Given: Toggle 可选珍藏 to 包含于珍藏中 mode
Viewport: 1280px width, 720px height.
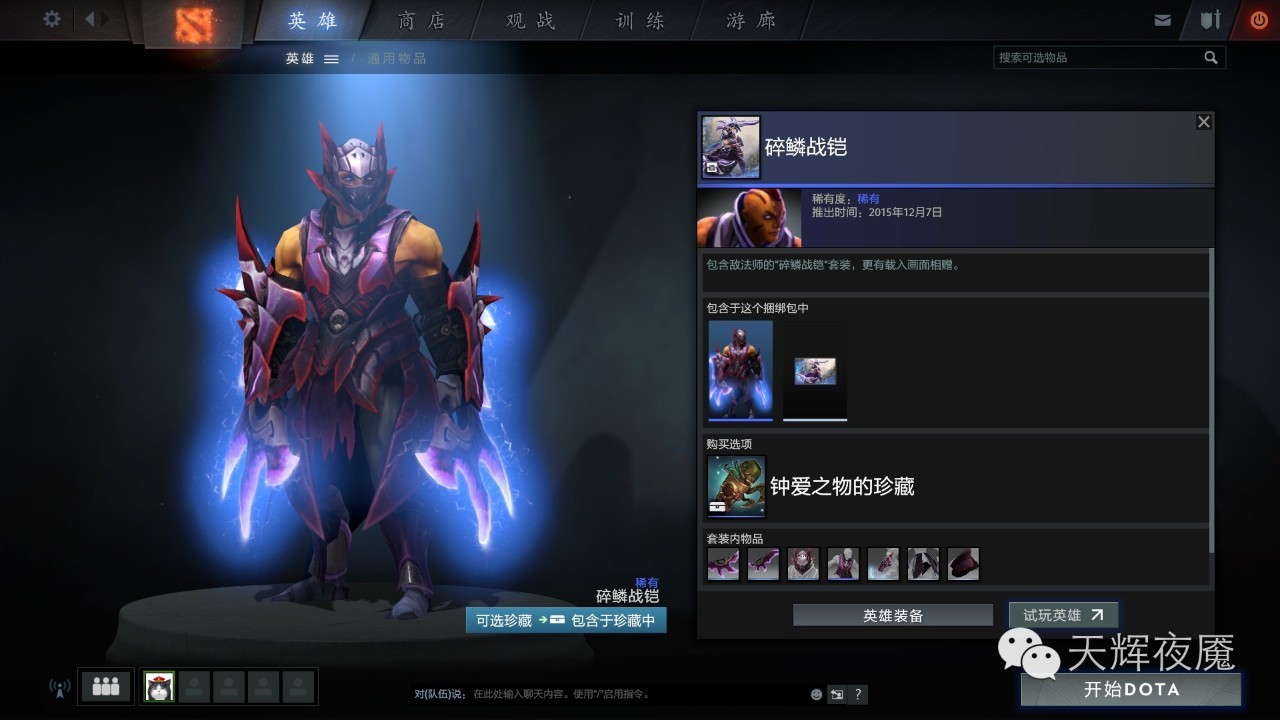Looking at the screenshot, I should tap(566, 620).
